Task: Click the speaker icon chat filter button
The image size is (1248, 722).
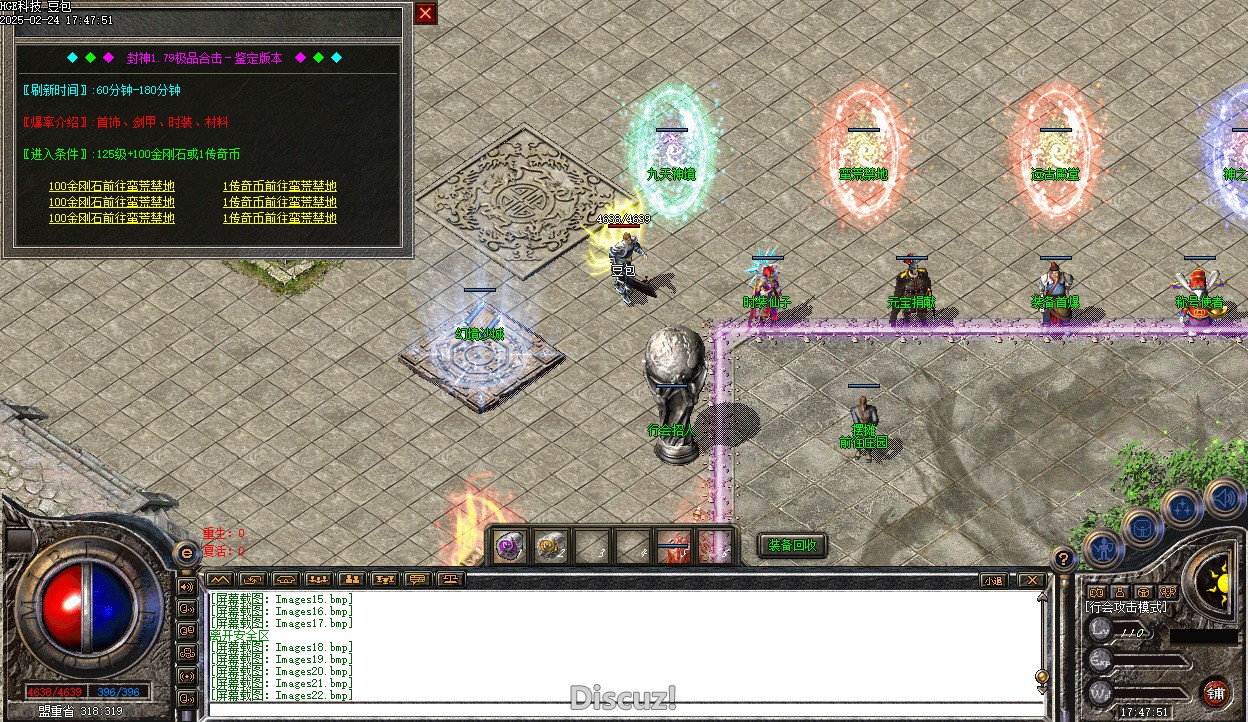Action: coord(186,586)
